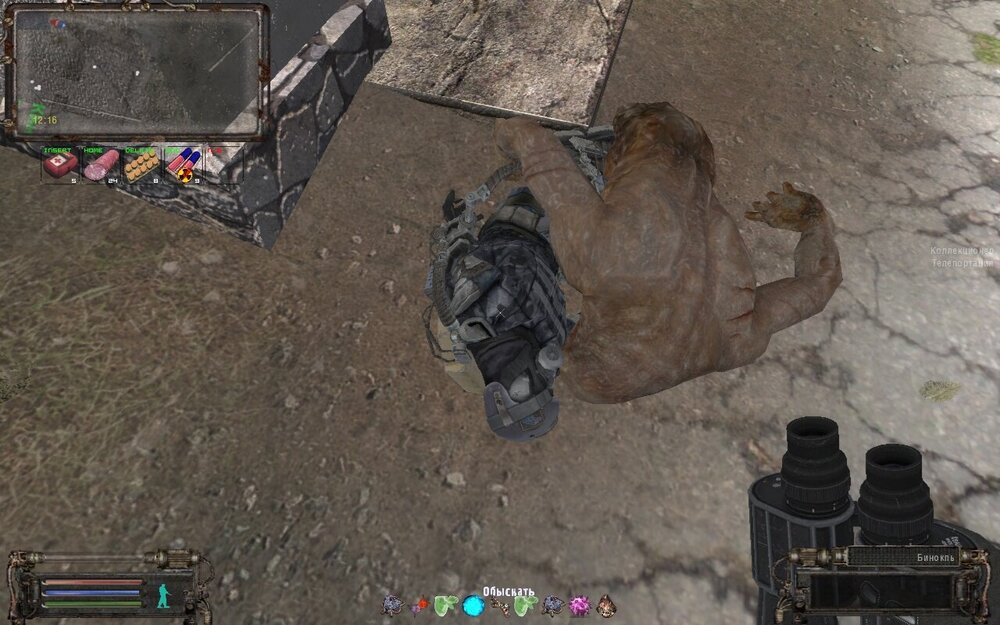Select the spiky magenta artifact on the belt

click(579, 605)
